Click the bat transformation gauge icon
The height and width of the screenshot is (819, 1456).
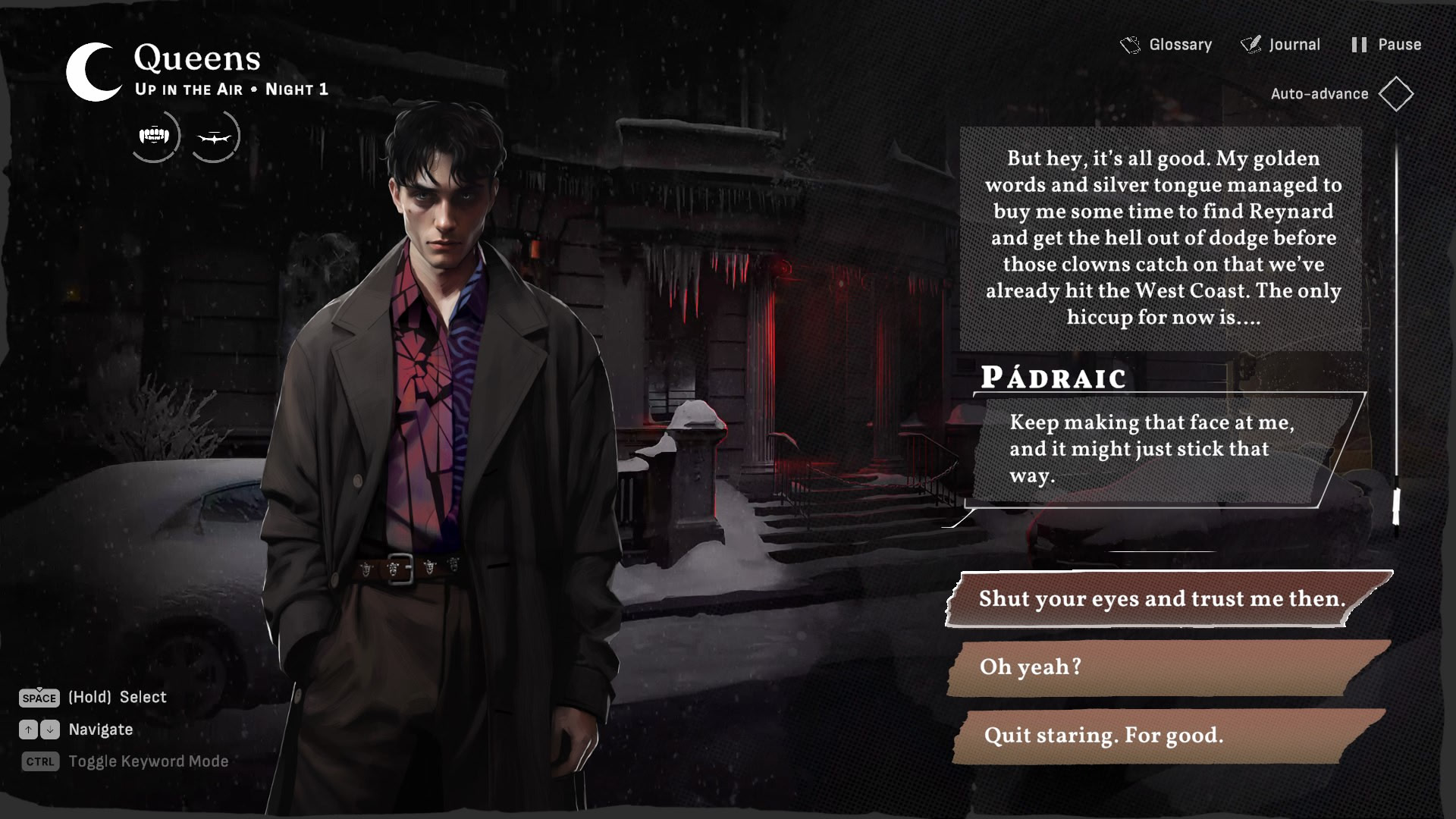point(216,136)
